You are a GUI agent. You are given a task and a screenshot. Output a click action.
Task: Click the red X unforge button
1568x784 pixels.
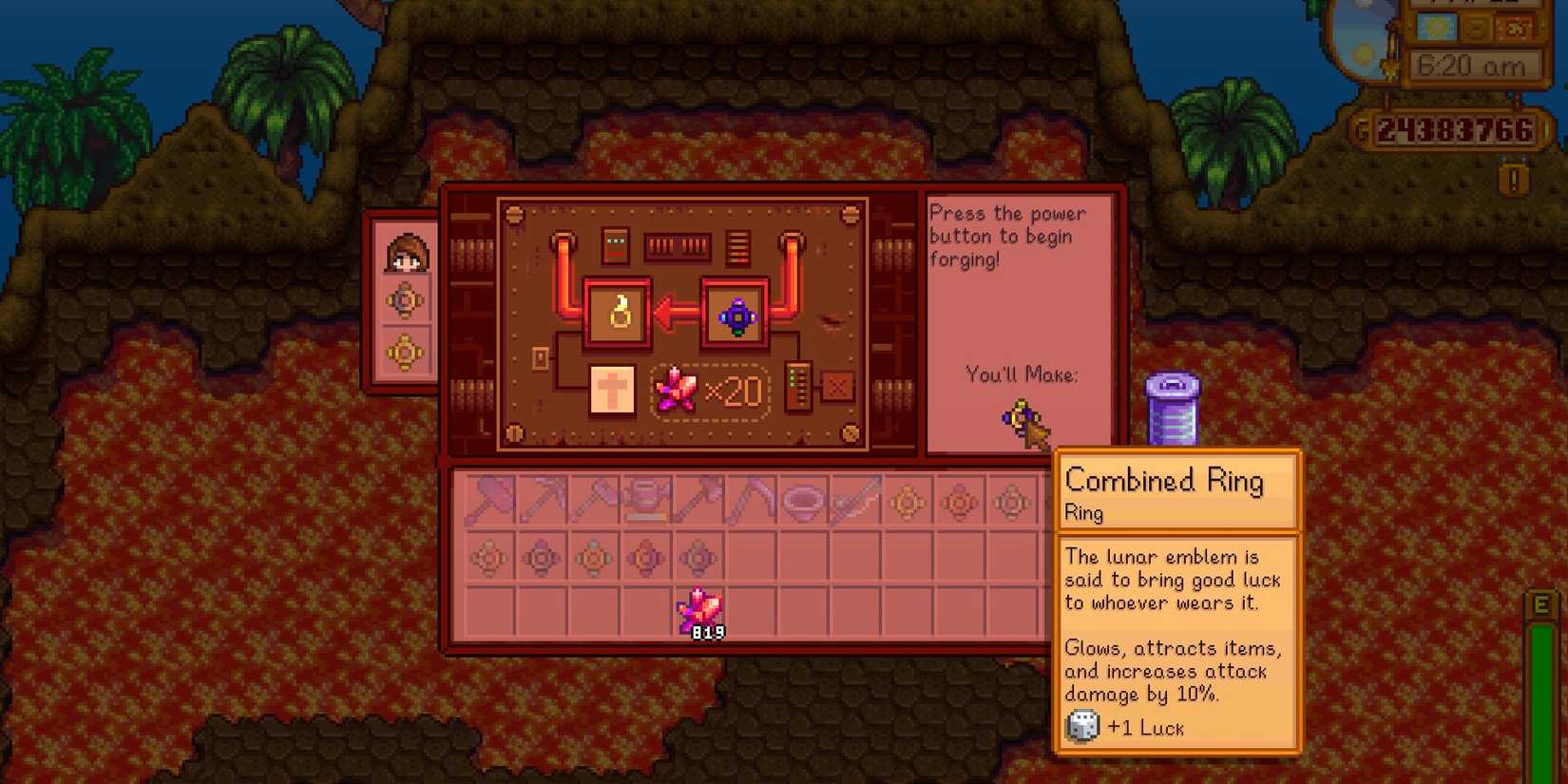click(x=838, y=387)
